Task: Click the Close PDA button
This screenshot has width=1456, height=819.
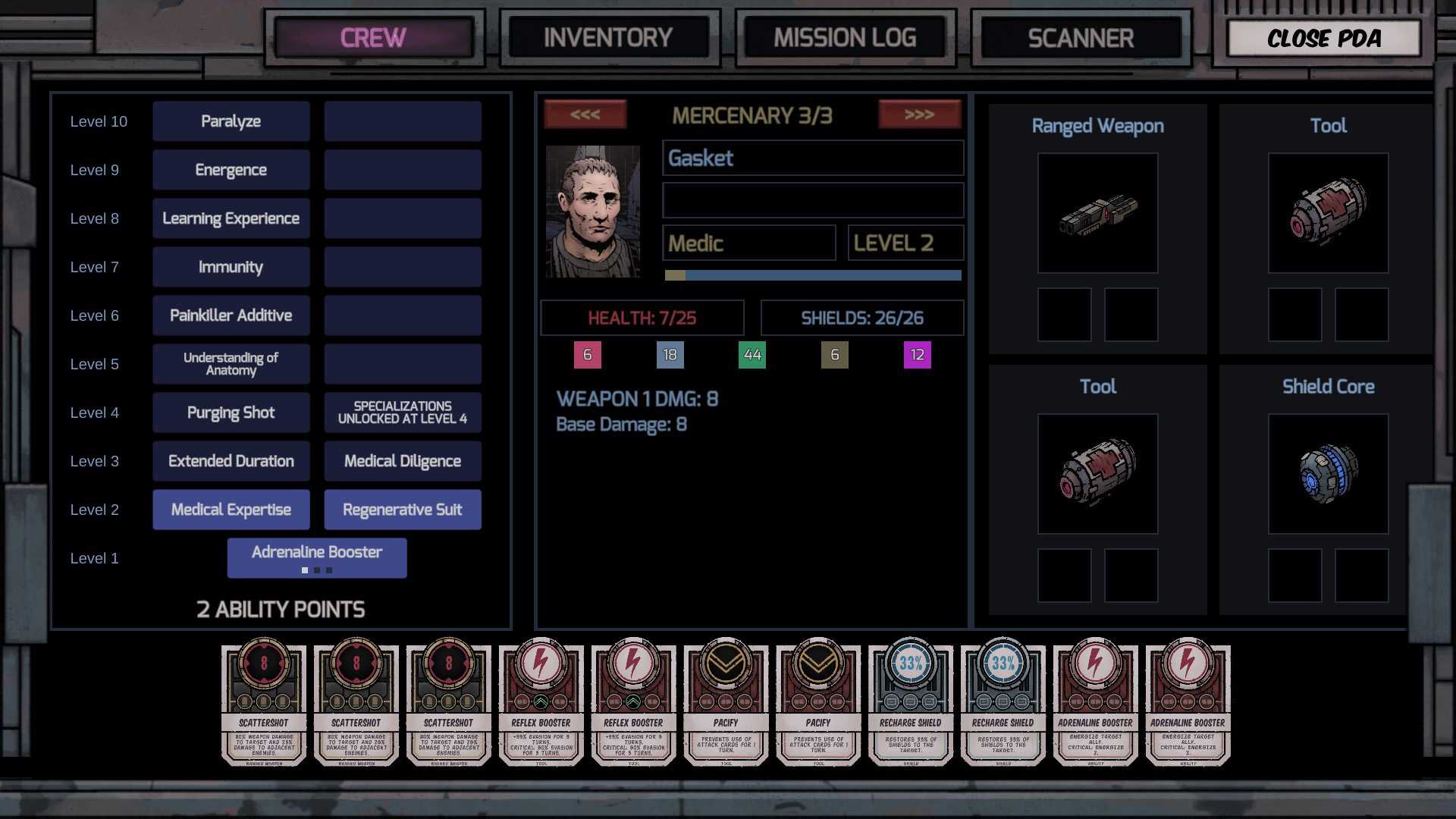Action: [x=1323, y=39]
